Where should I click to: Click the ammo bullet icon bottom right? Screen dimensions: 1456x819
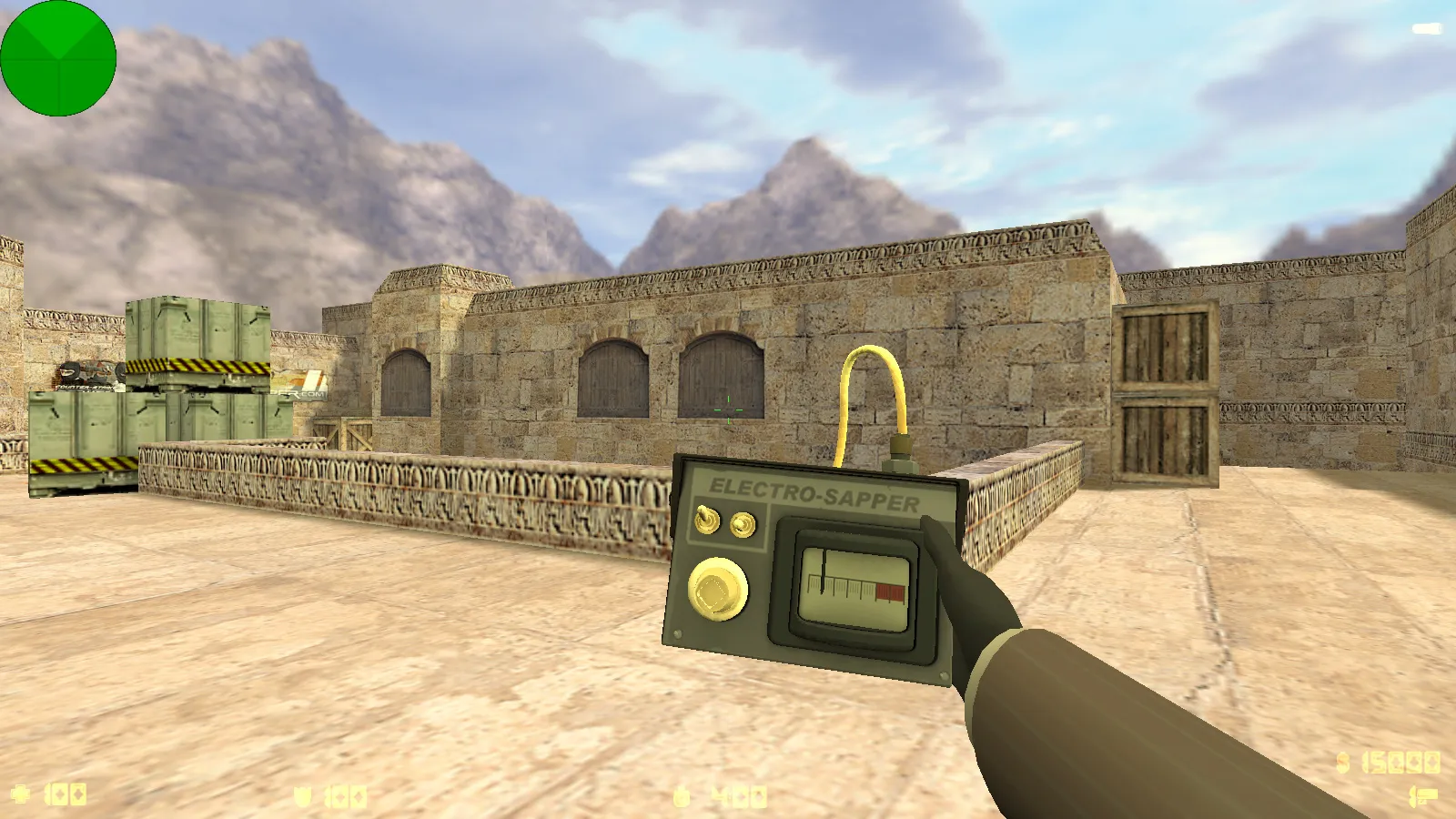(1412, 795)
